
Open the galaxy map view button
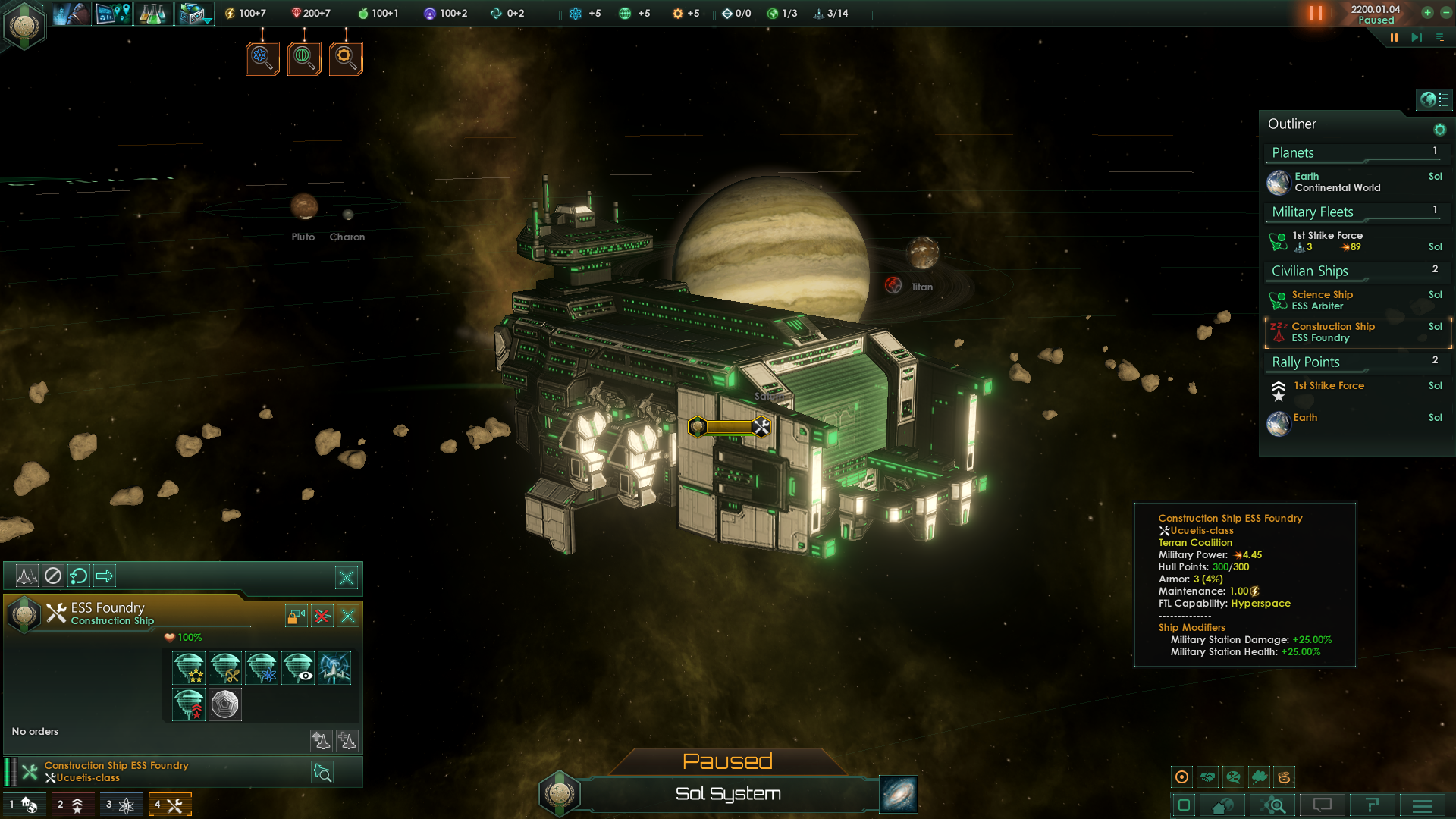point(899,794)
